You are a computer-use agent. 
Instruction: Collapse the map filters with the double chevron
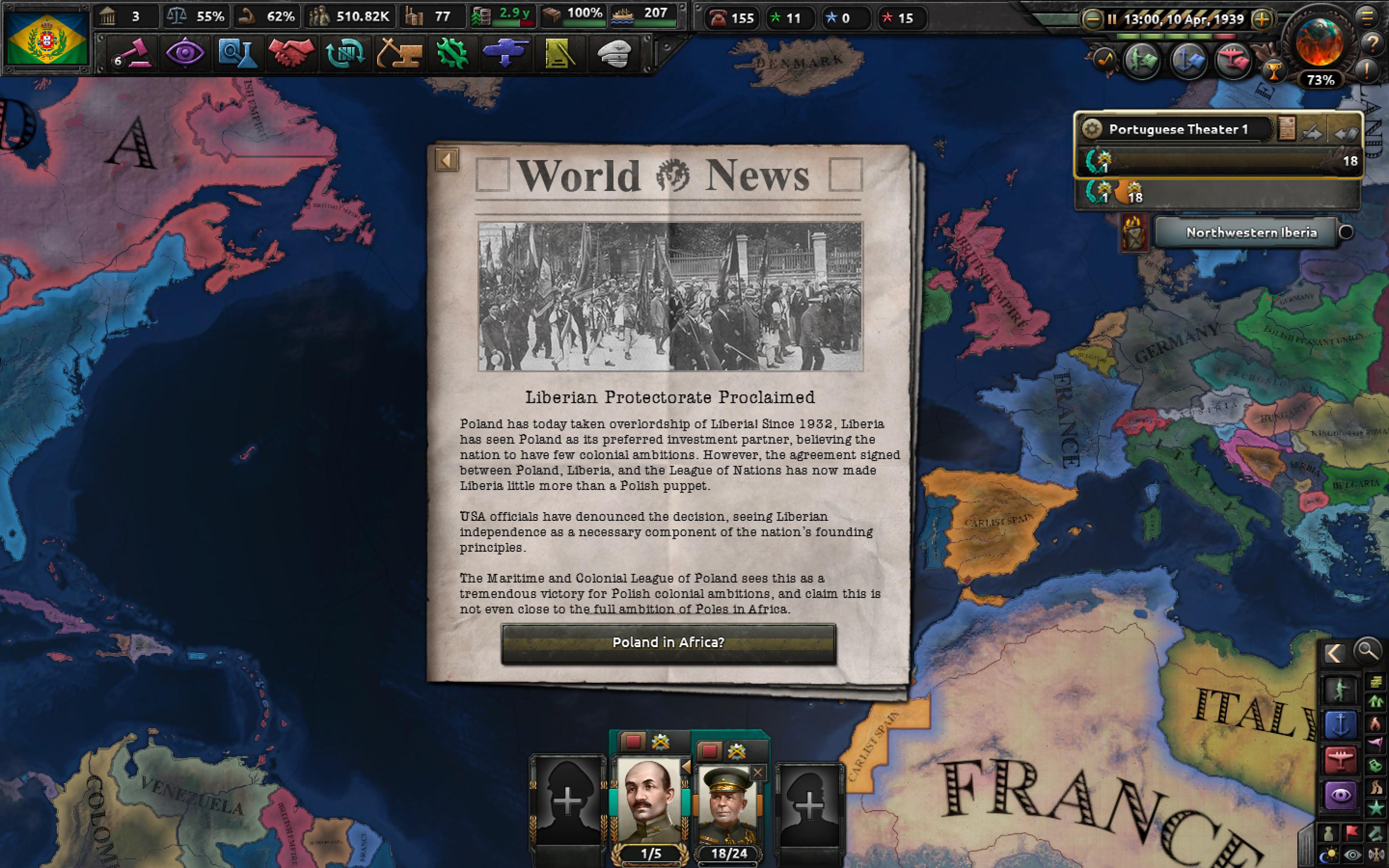(1335, 653)
